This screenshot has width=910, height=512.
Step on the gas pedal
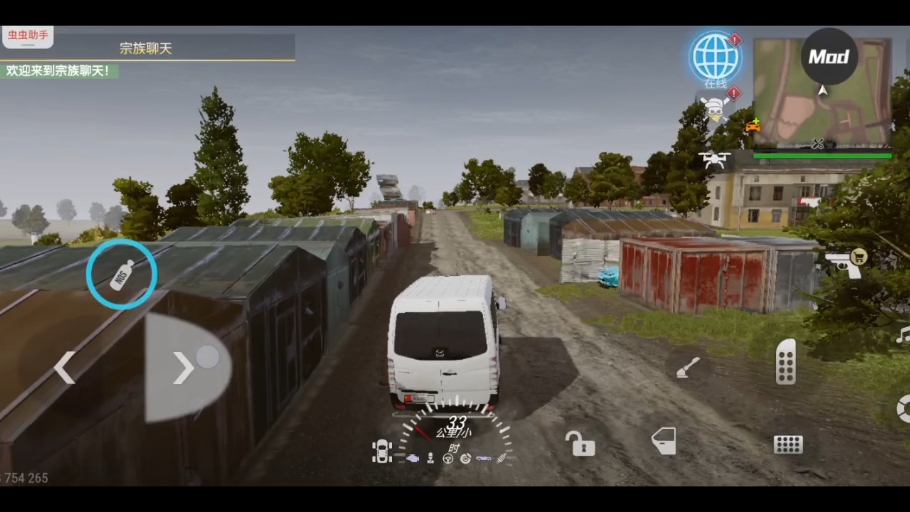(x=786, y=361)
